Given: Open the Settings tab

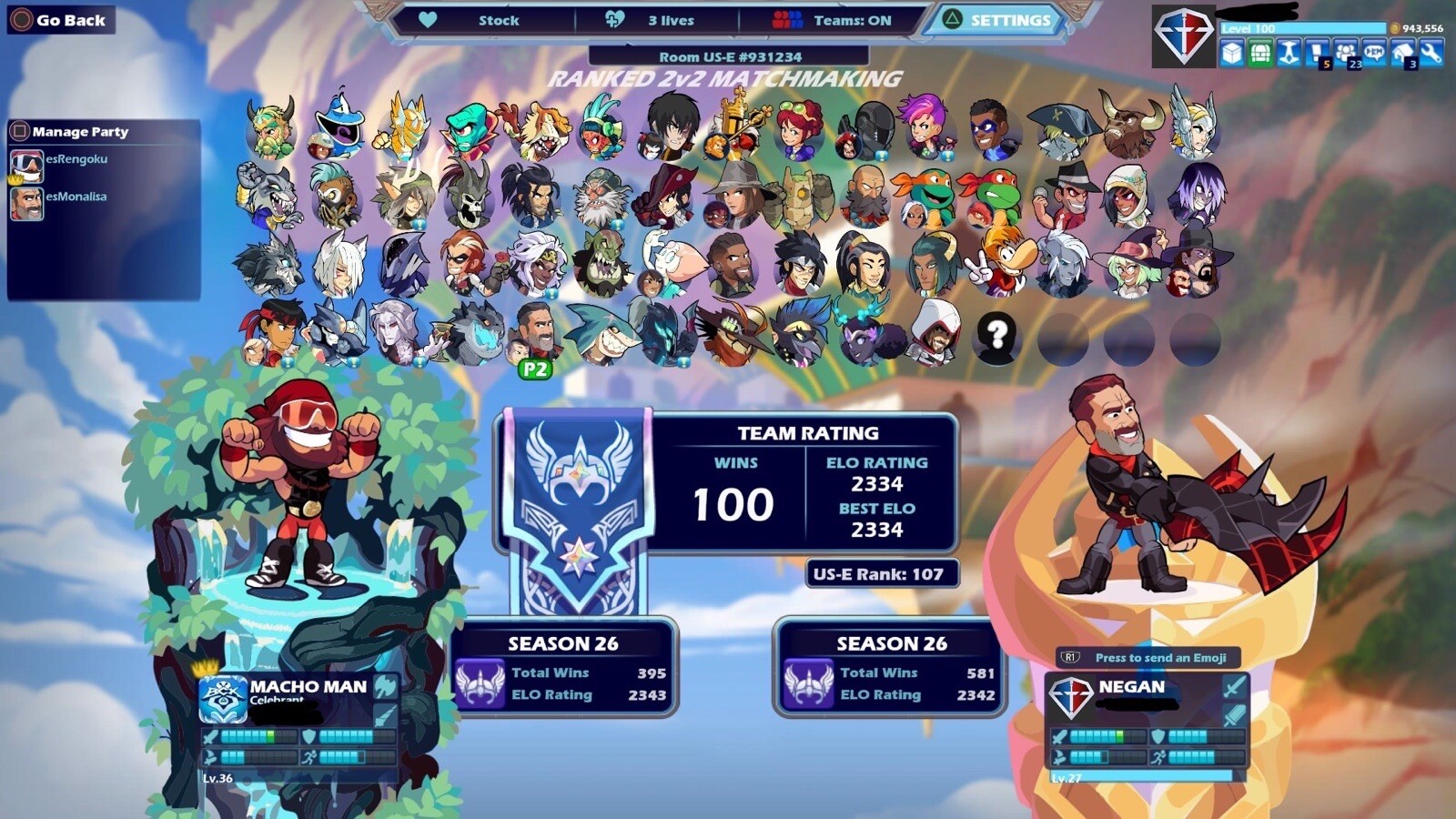Looking at the screenshot, I should (x=998, y=20).
